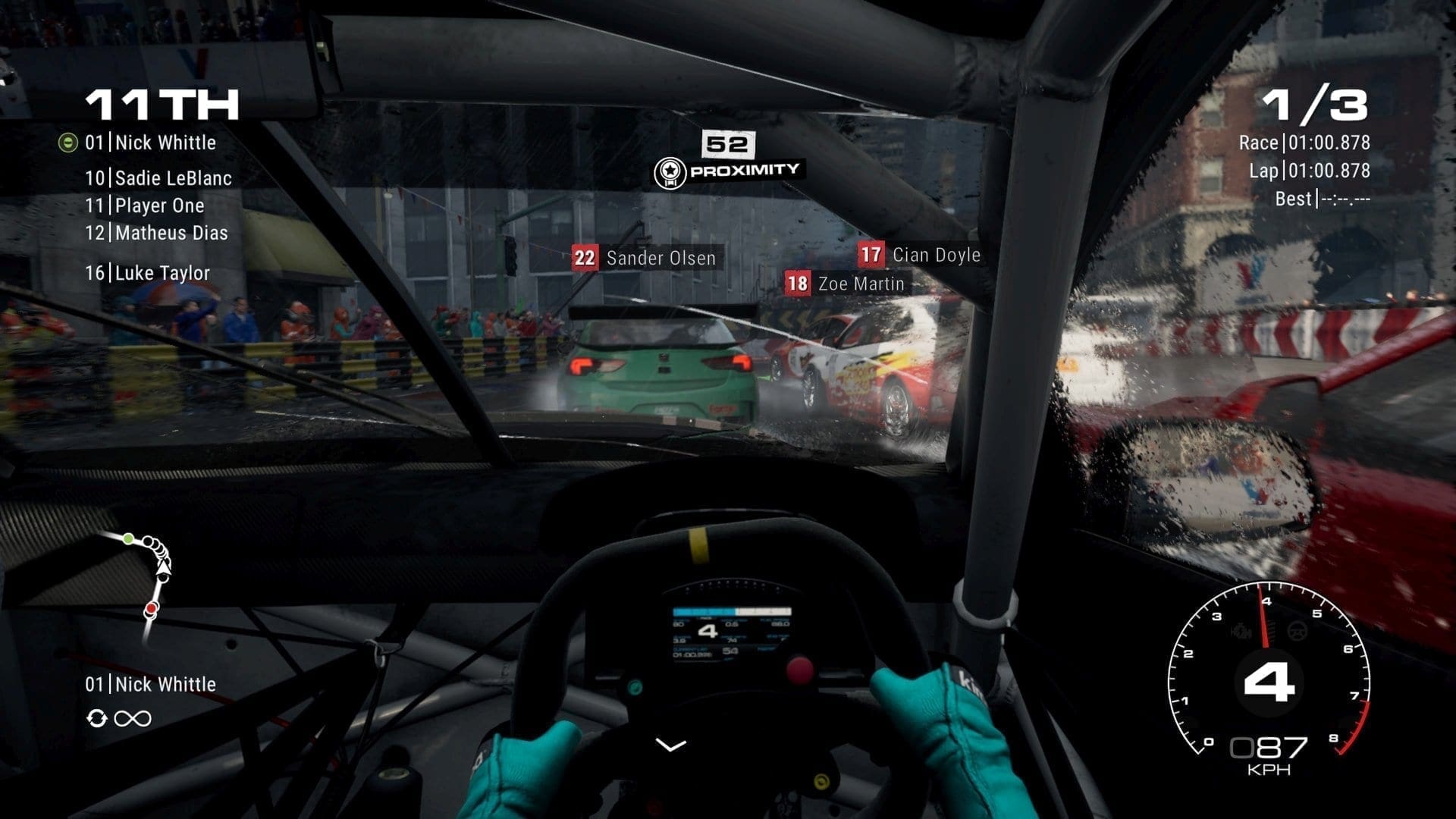Click the down chevron at the bottom
This screenshot has width=1456, height=819.
tap(670, 745)
